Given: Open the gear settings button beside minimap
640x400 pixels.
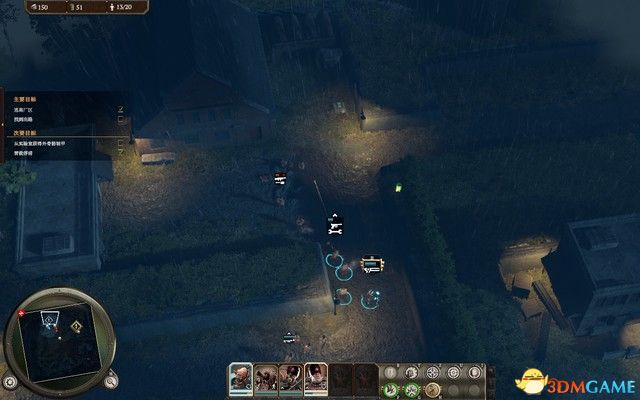Looking at the screenshot, I should [x=10, y=381].
